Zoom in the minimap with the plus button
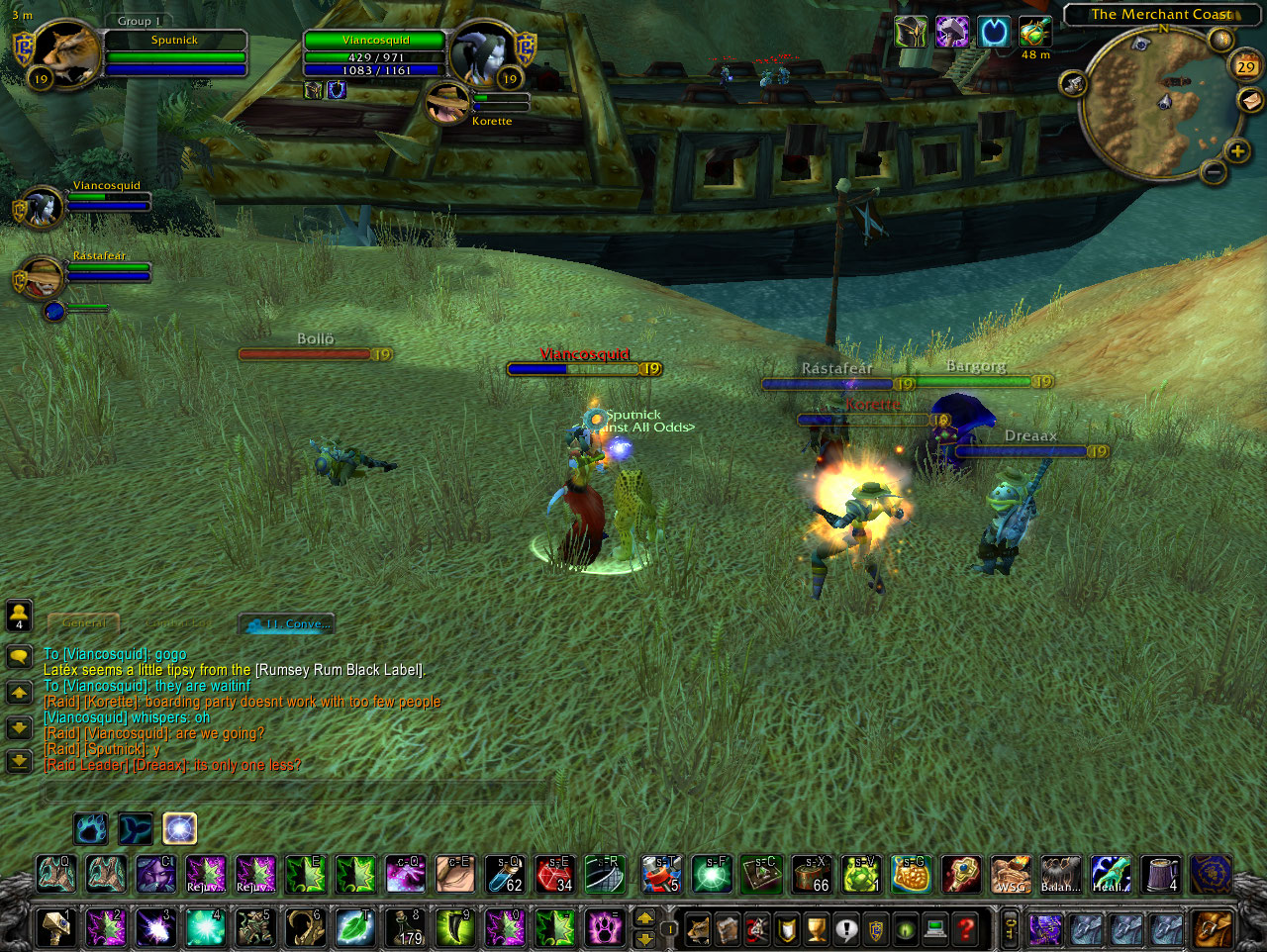 coord(1237,150)
